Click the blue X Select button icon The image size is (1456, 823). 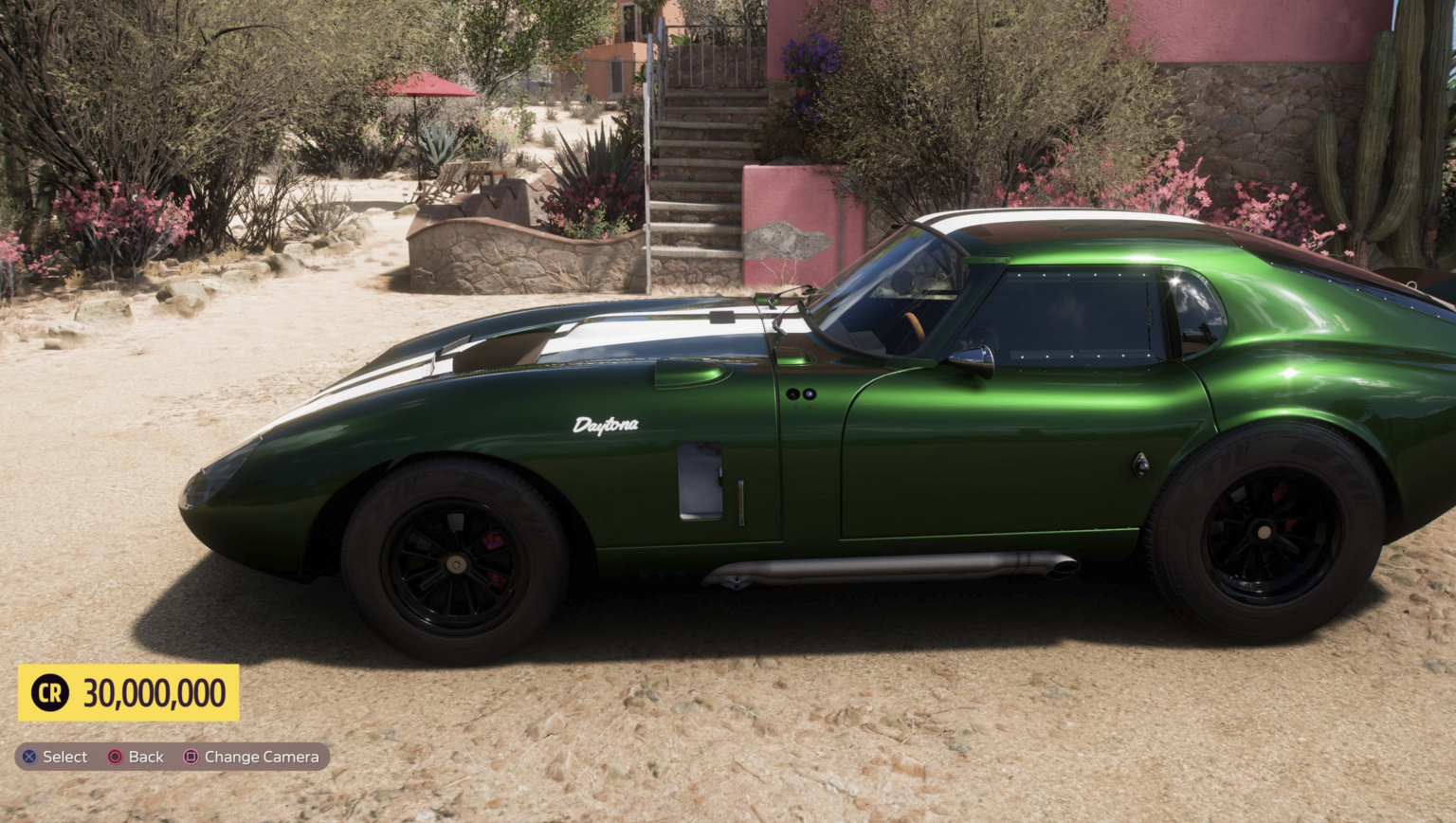pyautogui.click(x=28, y=757)
